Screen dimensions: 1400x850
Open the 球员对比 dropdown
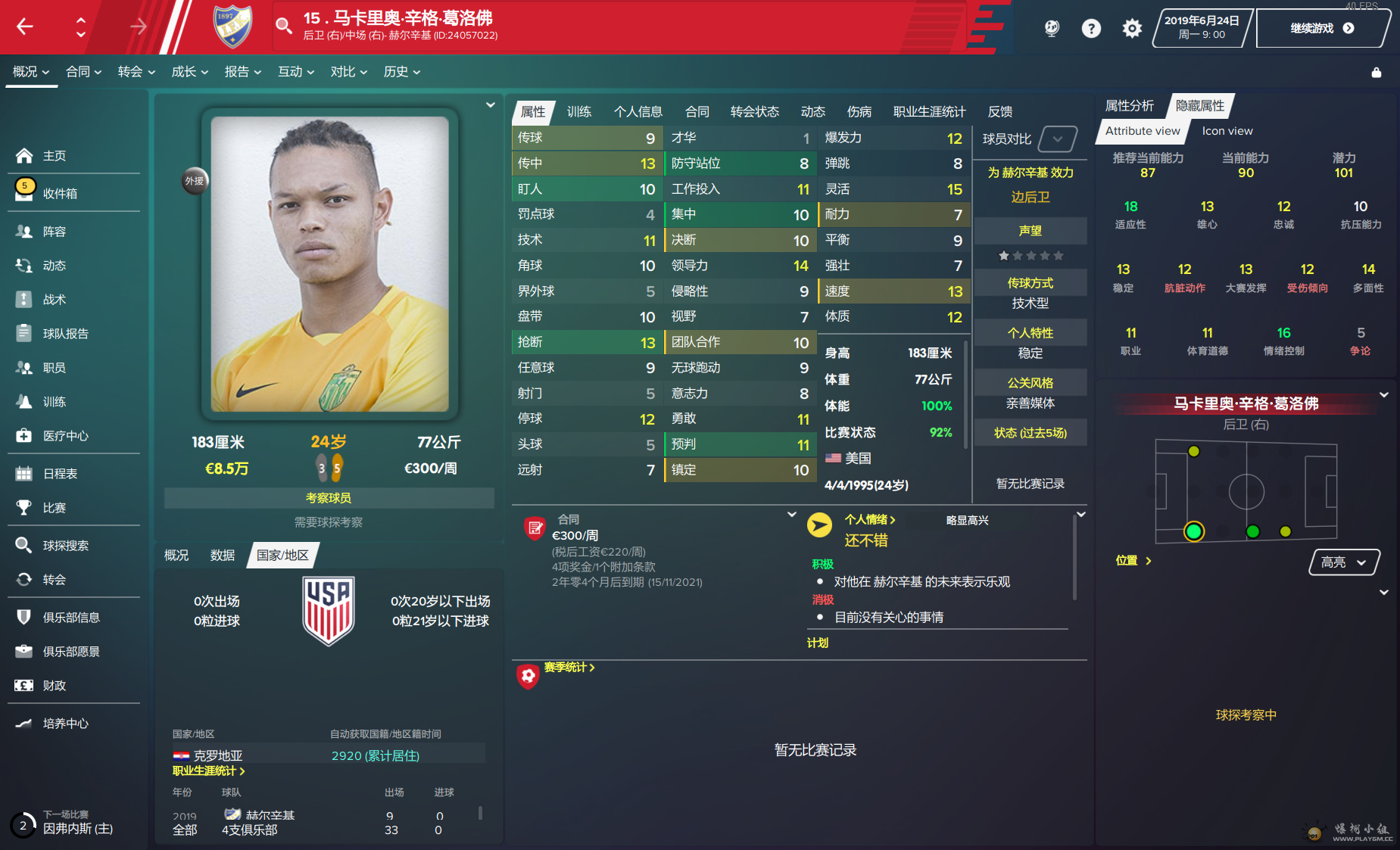[x=1057, y=139]
